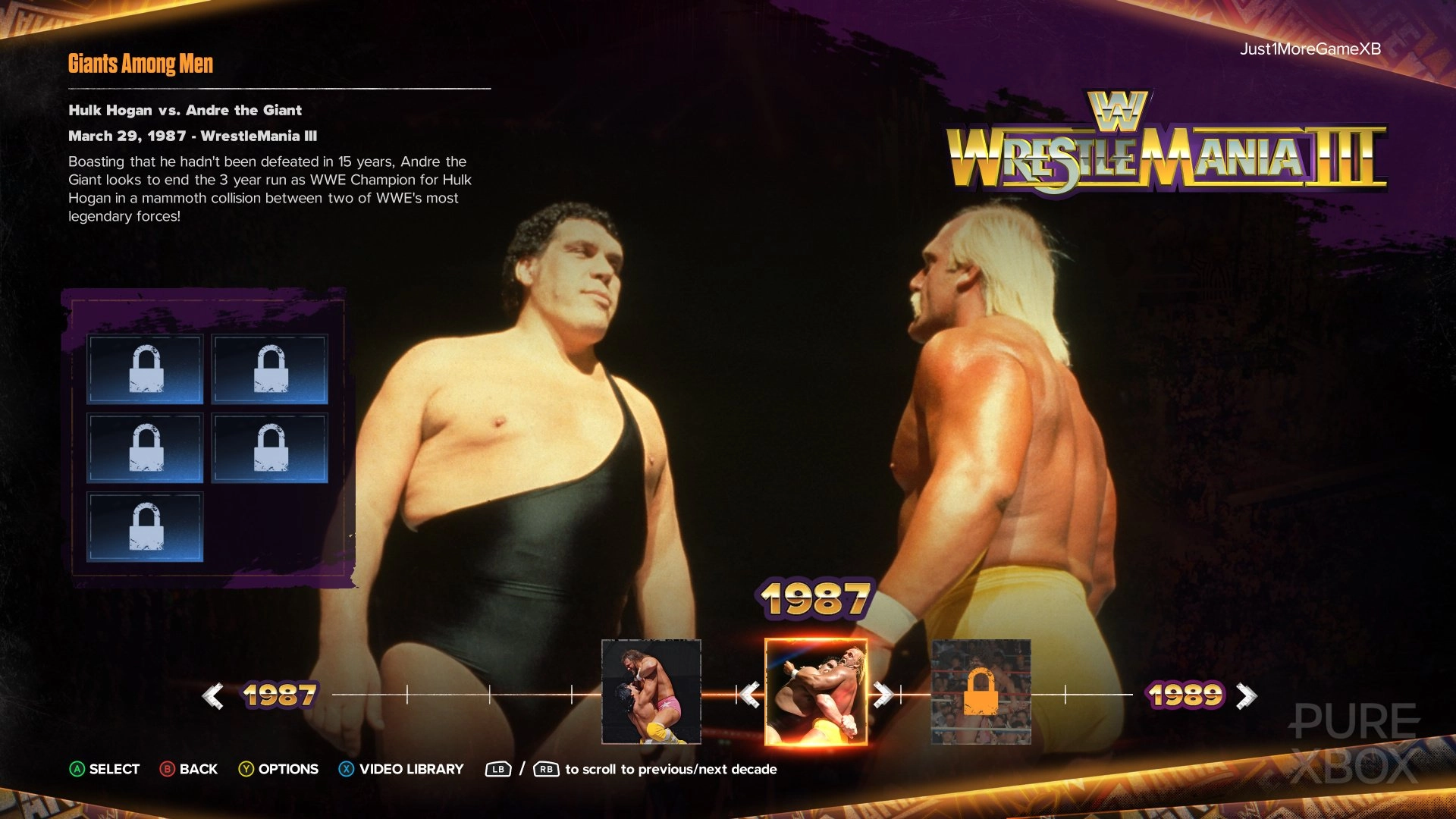Select the Macho Man match thumbnail
Screen dimensions: 1456x819
pyautogui.click(x=652, y=694)
